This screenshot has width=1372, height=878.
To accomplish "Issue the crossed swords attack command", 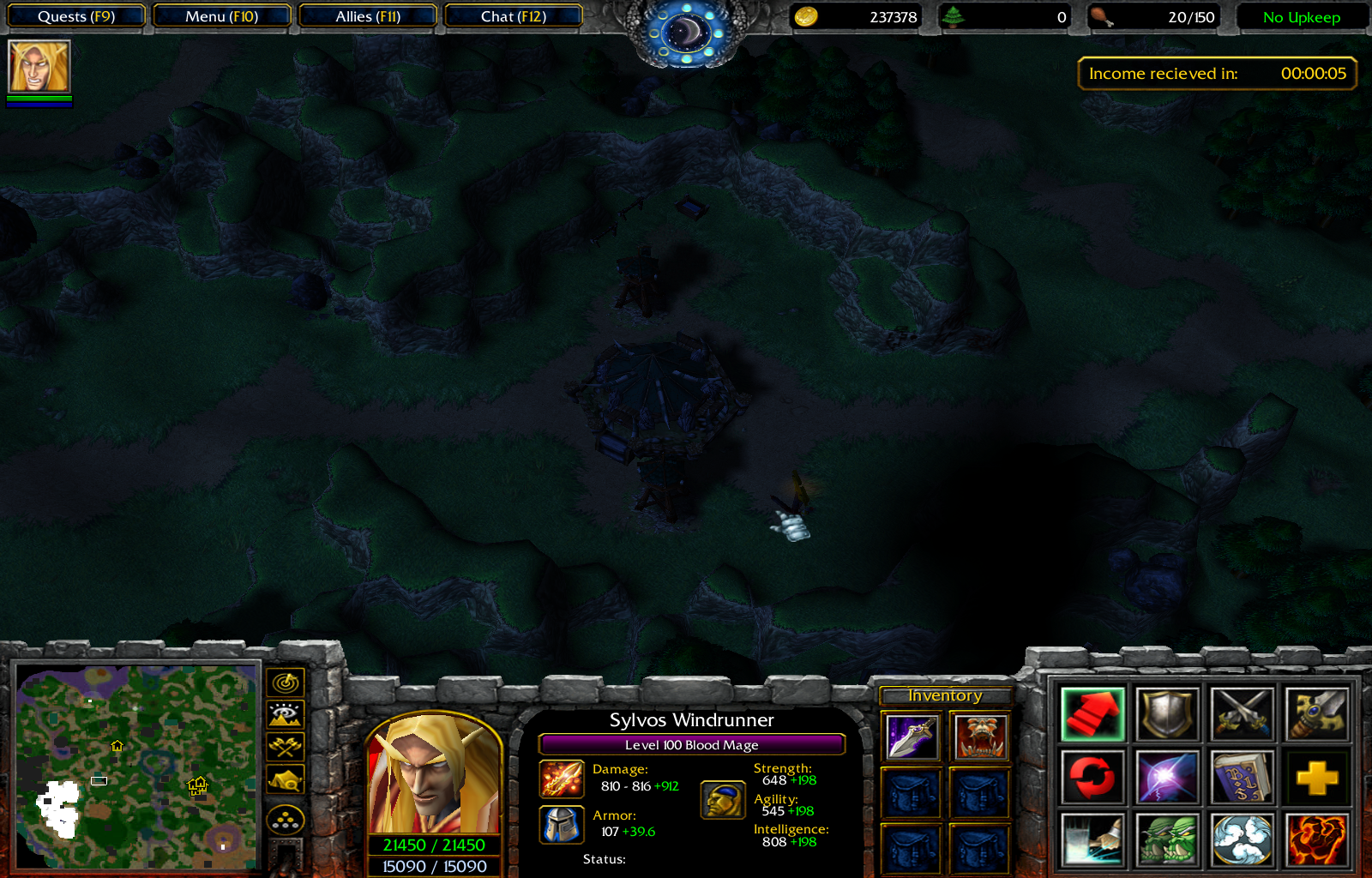I will [1242, 713].
